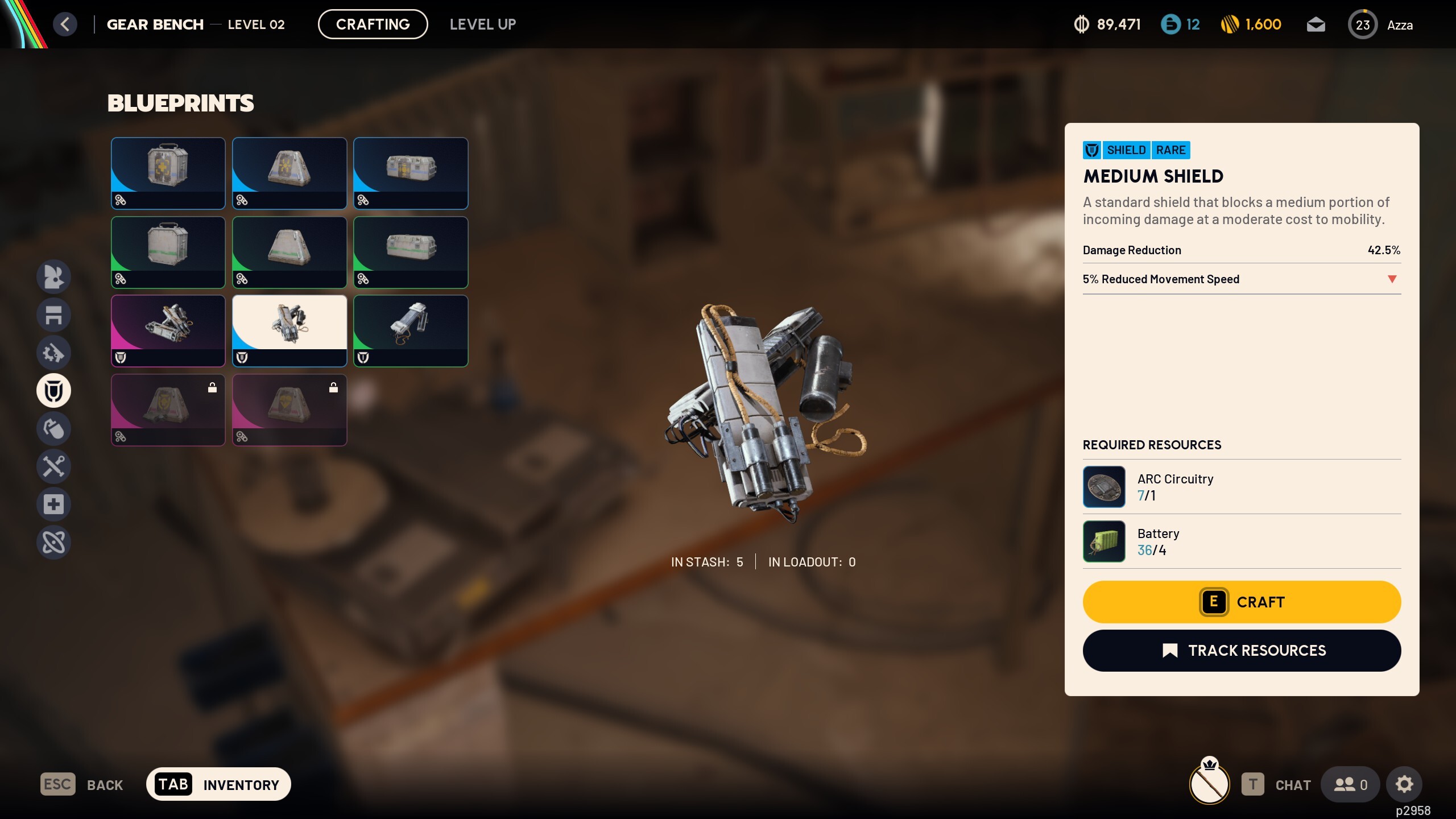
Task: Select the shield category filter in sidebar
Action: (x=53, y=390)
